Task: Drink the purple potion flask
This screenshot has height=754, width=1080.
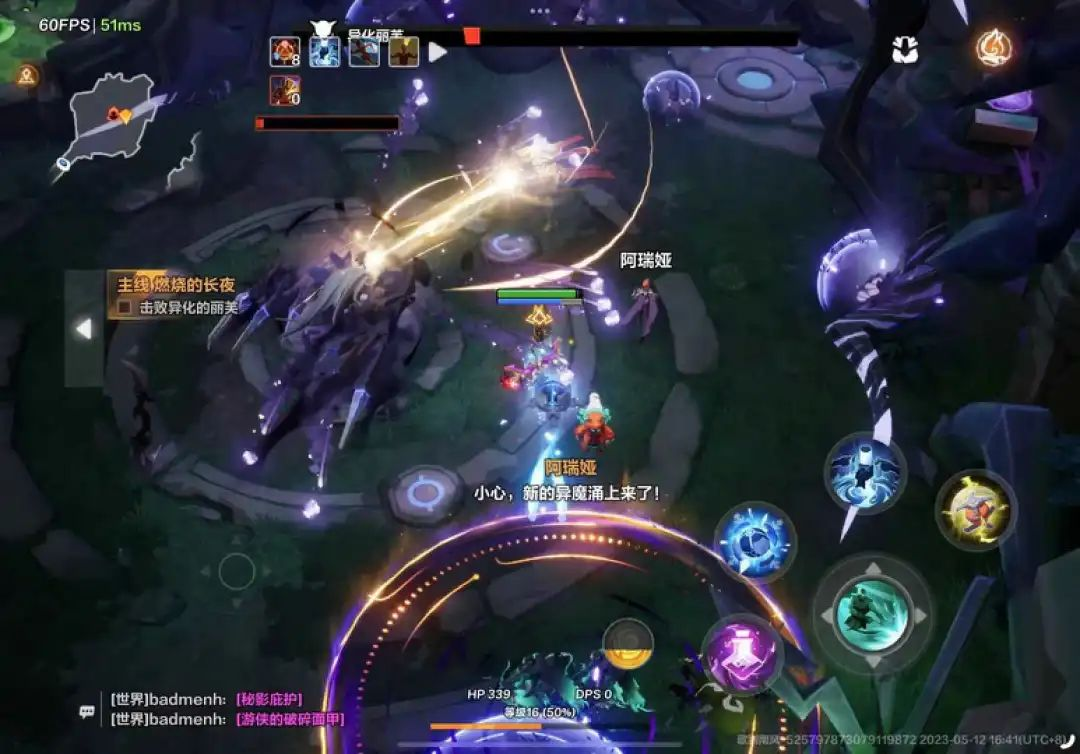Action: (742, 655)
